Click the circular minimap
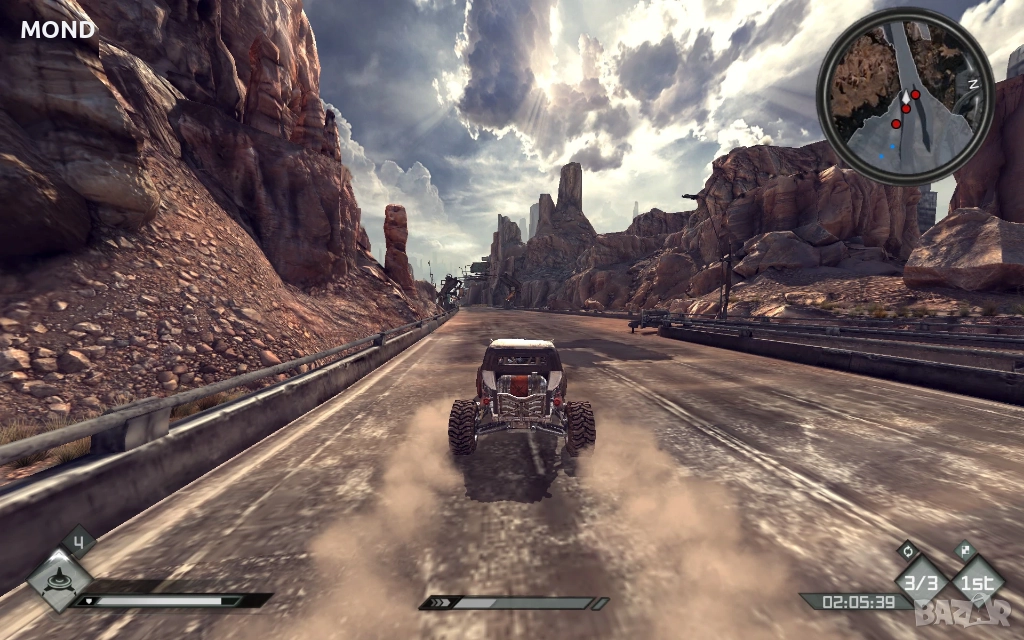 905,96
